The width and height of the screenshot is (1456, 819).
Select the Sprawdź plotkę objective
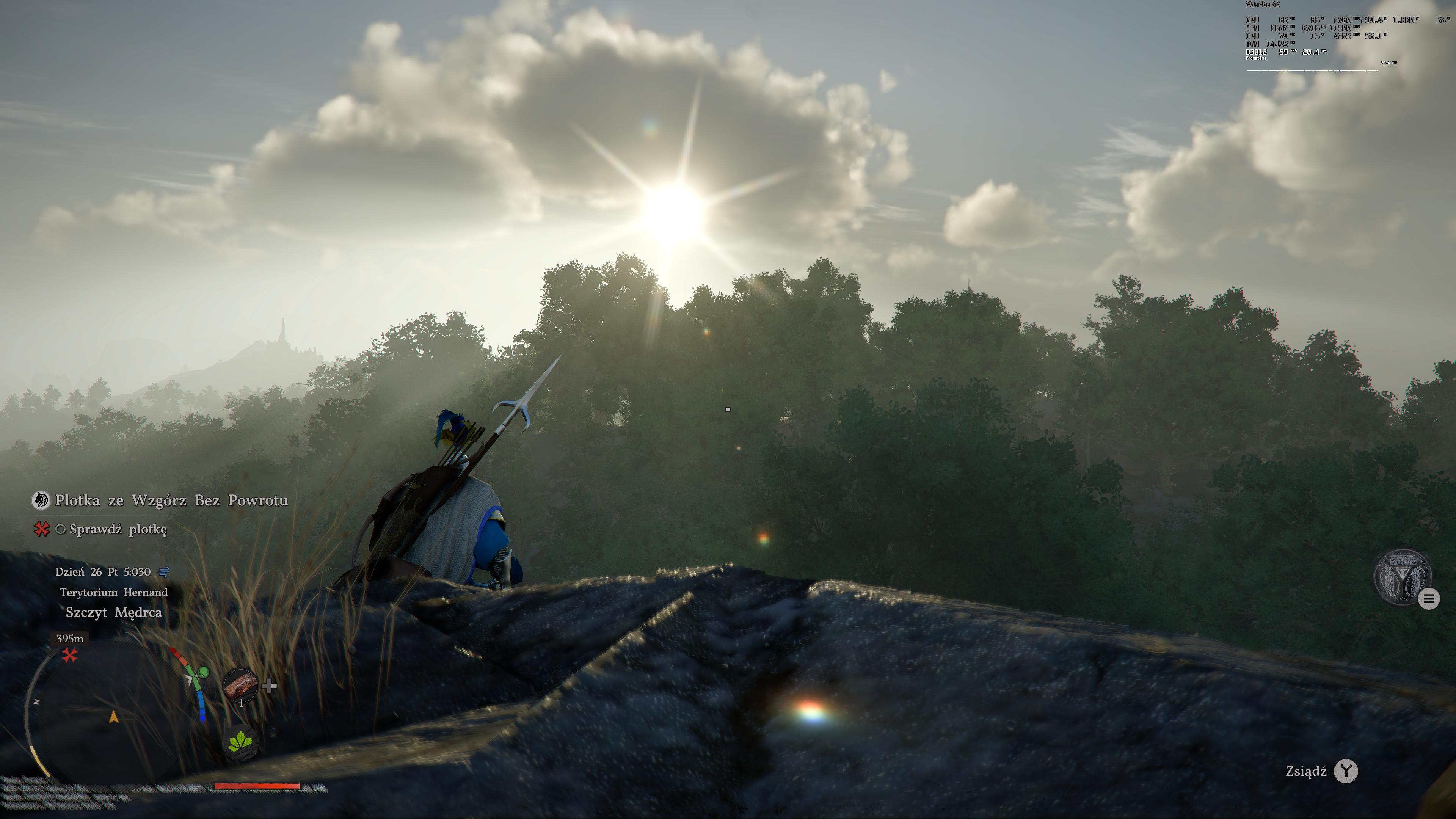click(x=118, y=530)
